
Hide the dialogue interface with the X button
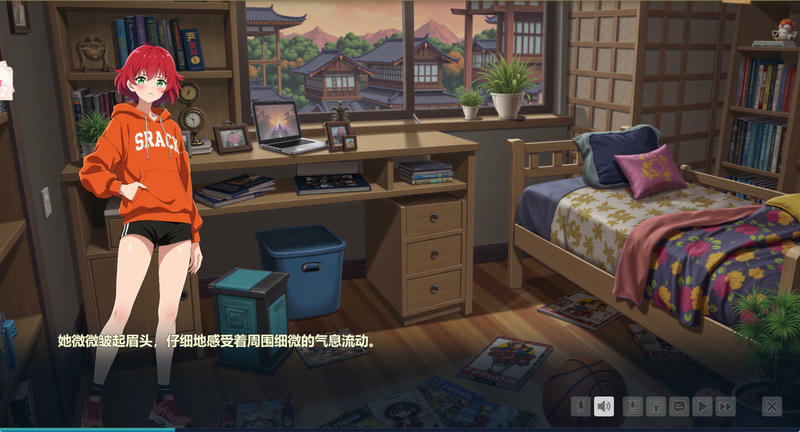click(772, 406)
